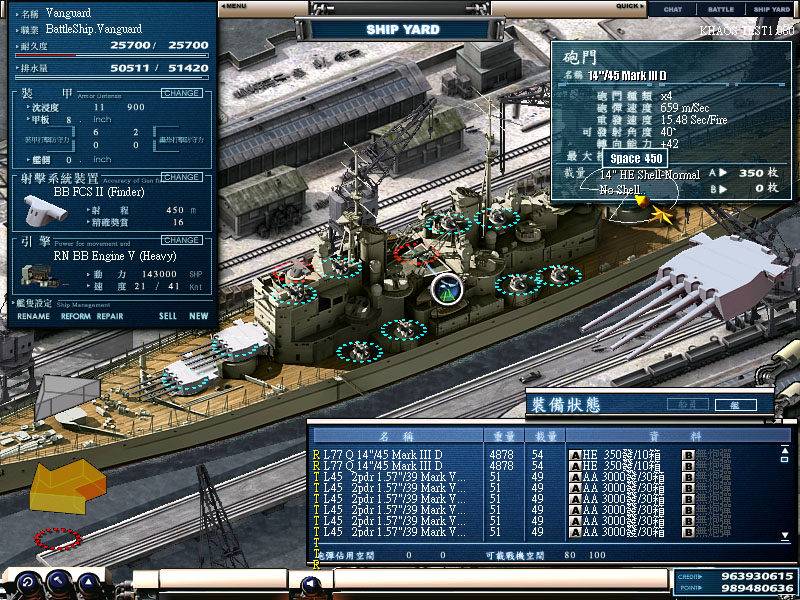Click the A ammo button on first gun row
Viewport: 800px width, 600px height.
[575, 454]
